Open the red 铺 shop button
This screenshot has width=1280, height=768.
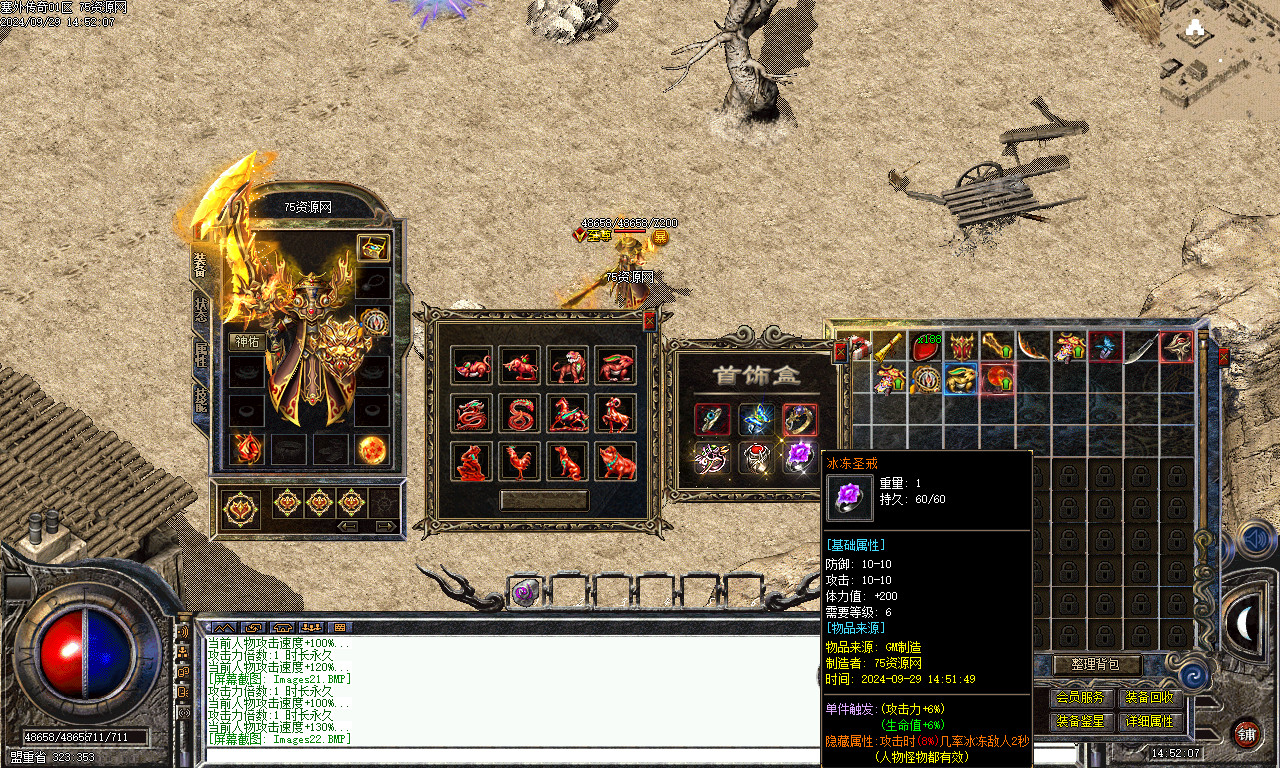click(1246, 733)
